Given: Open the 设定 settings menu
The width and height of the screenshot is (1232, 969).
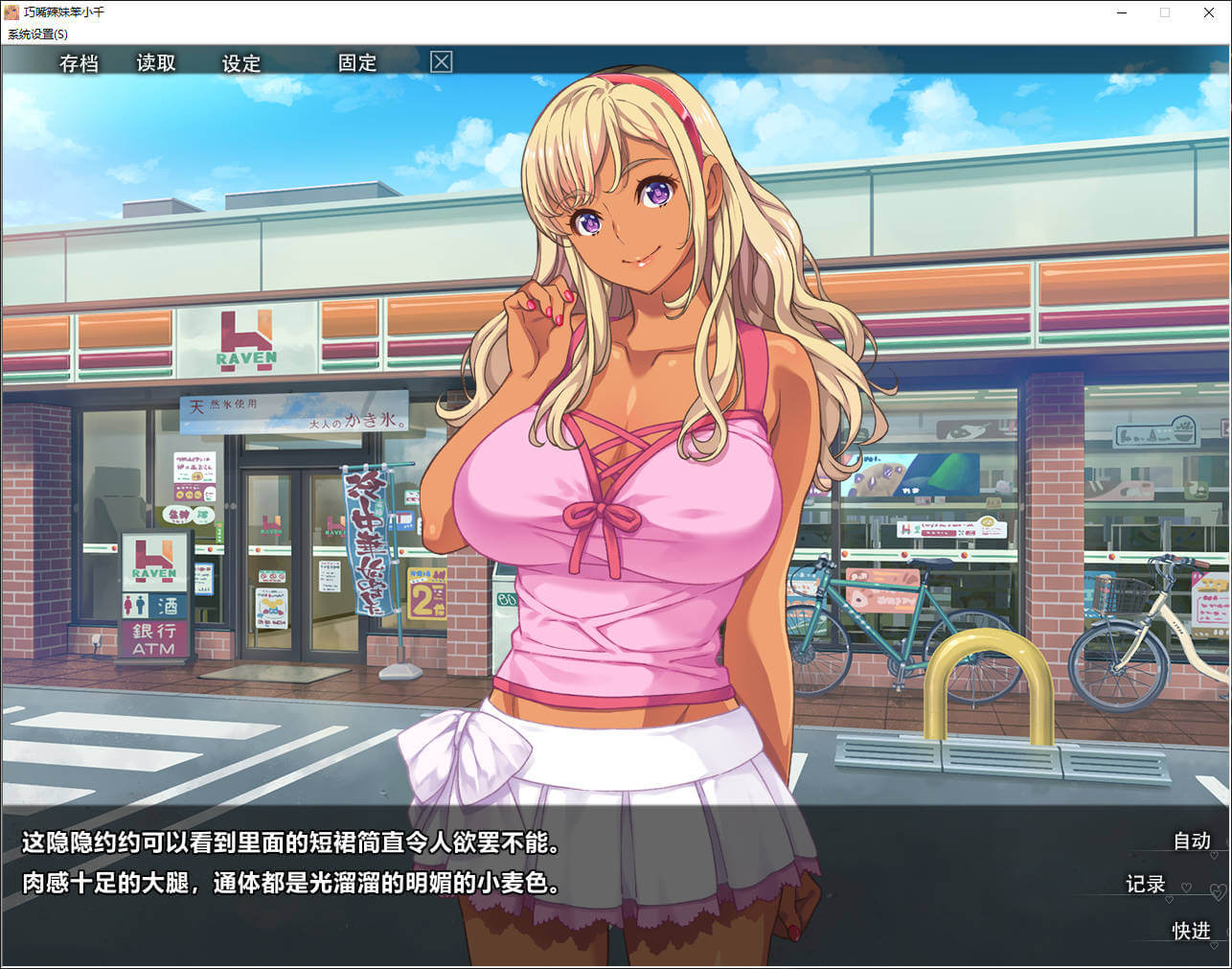Looking at the screenshot, I should [241, 63].
